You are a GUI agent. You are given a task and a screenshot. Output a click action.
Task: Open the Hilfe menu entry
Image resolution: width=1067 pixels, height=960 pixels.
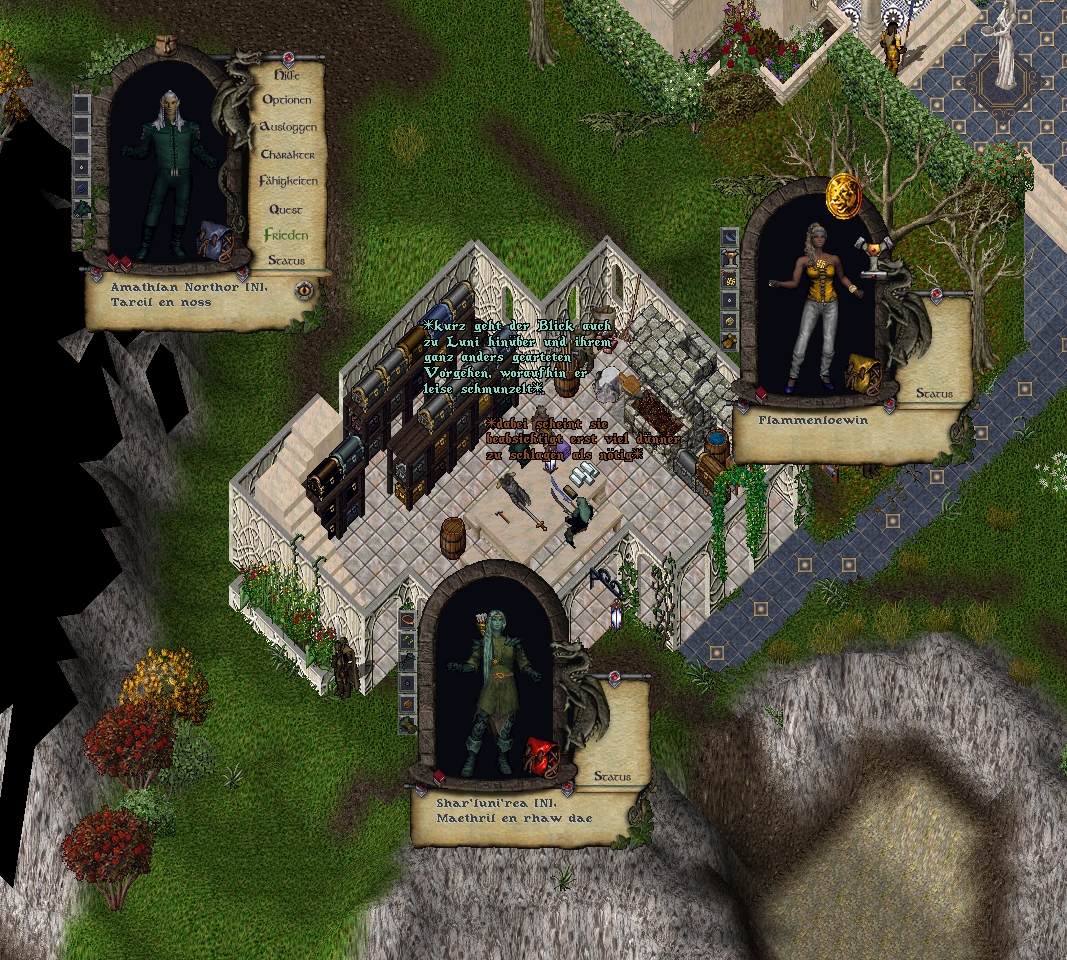[x=287, y=74]
